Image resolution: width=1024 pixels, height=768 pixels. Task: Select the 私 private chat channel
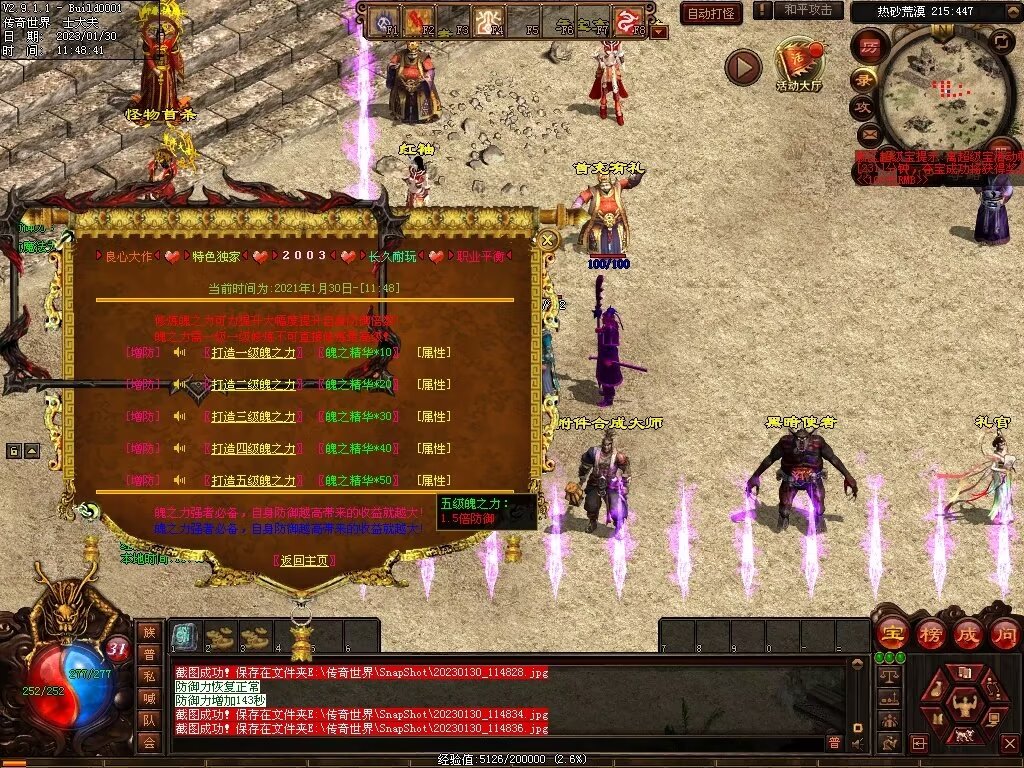coord(149,676)
